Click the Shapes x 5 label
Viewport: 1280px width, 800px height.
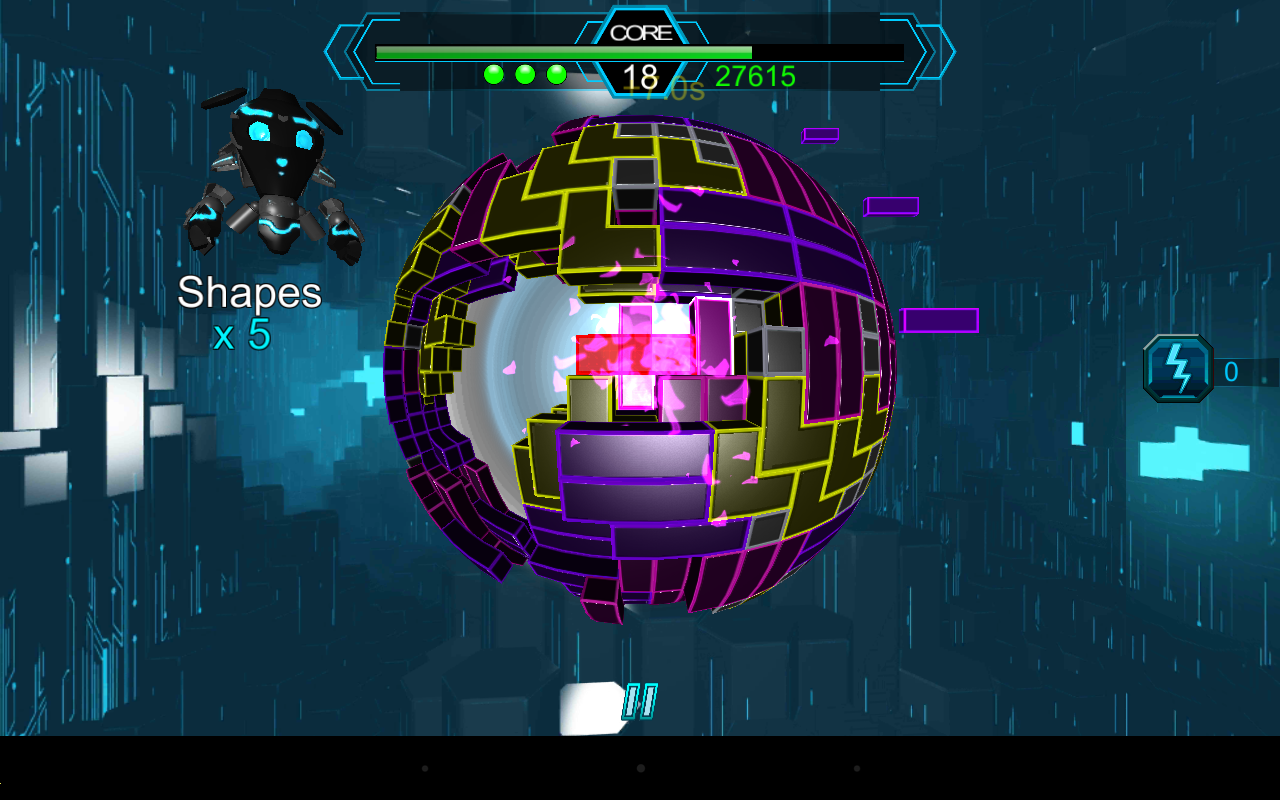coord(250,310)
